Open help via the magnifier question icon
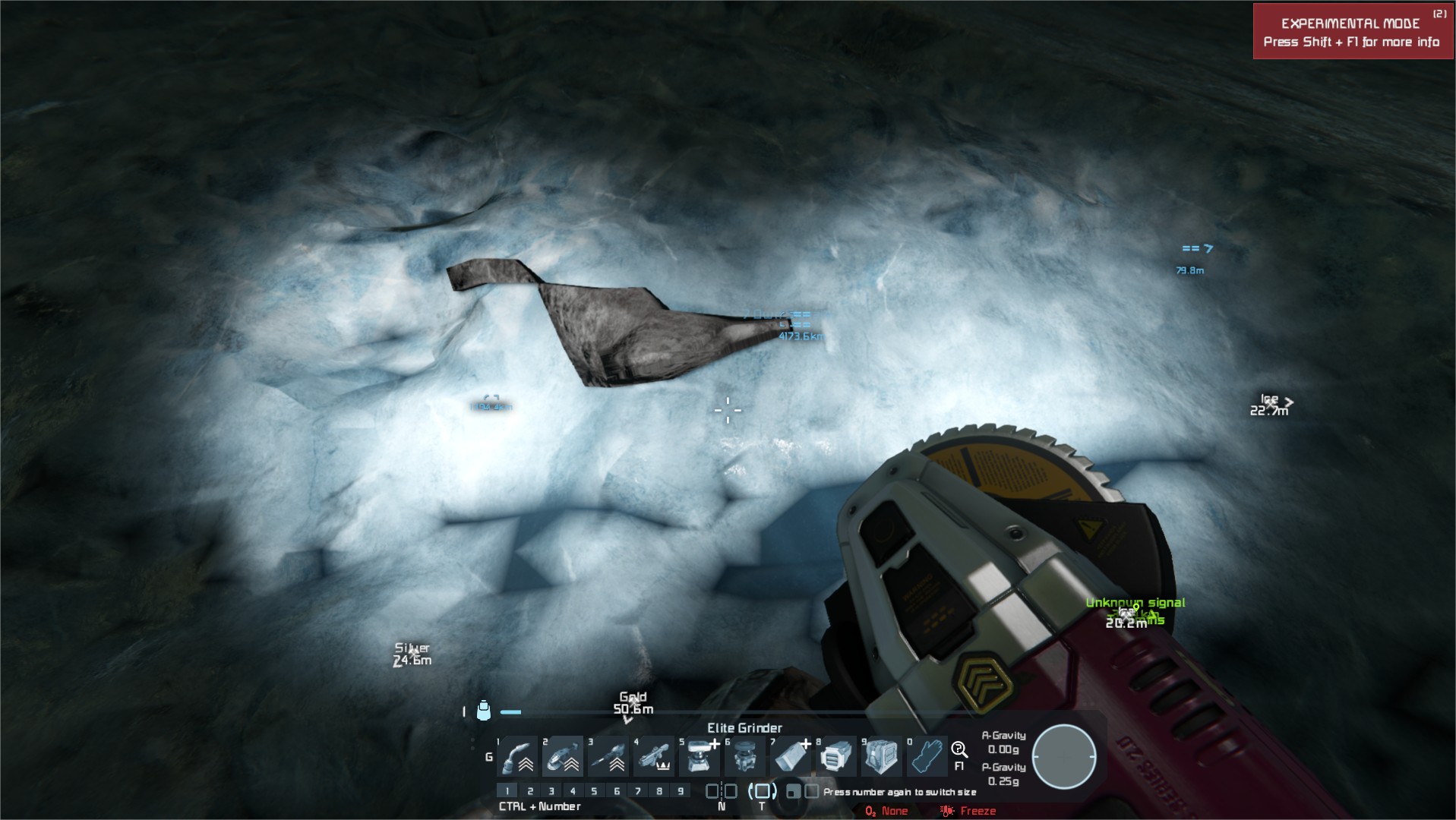The width and height of the screenshot is (1456, 820). pyautogui.click(x=959, y=751)
